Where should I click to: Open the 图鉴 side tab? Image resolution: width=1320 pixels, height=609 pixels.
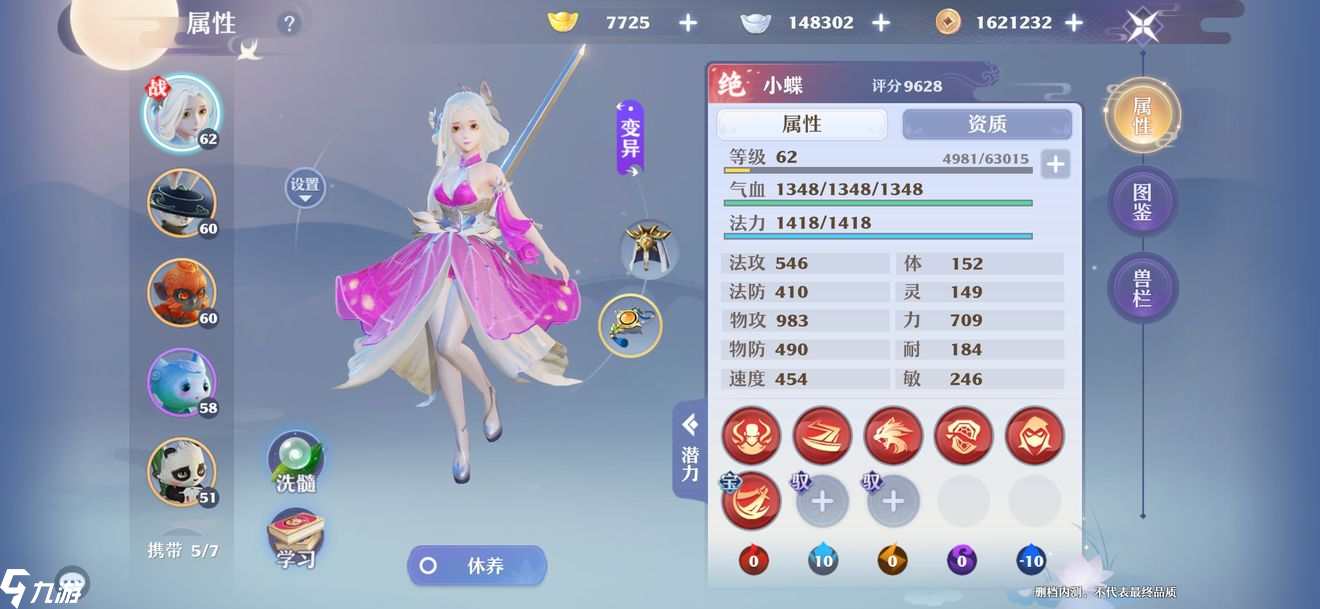(x=1142, y=201)
